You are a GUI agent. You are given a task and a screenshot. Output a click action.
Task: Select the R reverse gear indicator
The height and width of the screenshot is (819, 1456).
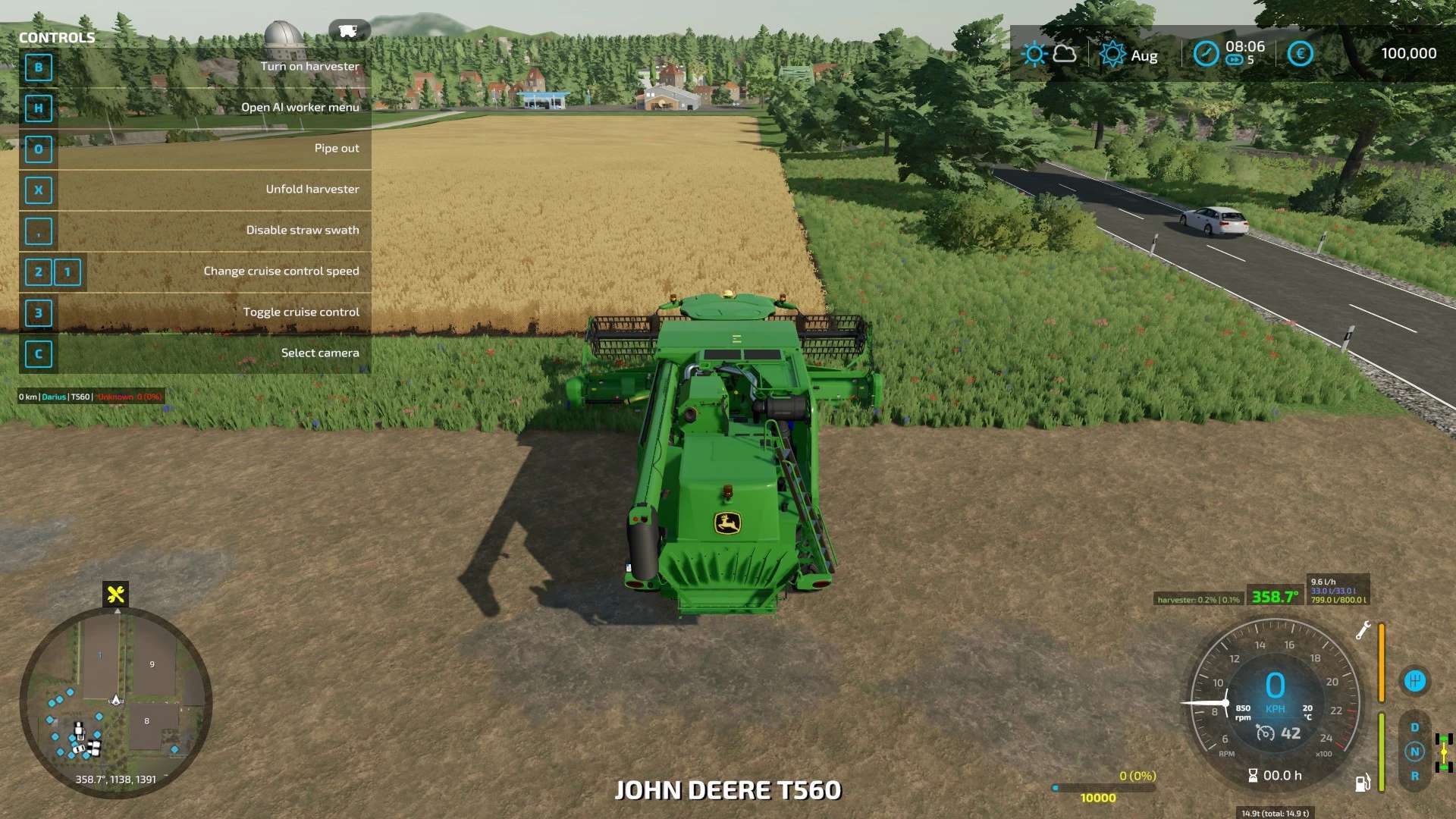(x=1414, y=776)
